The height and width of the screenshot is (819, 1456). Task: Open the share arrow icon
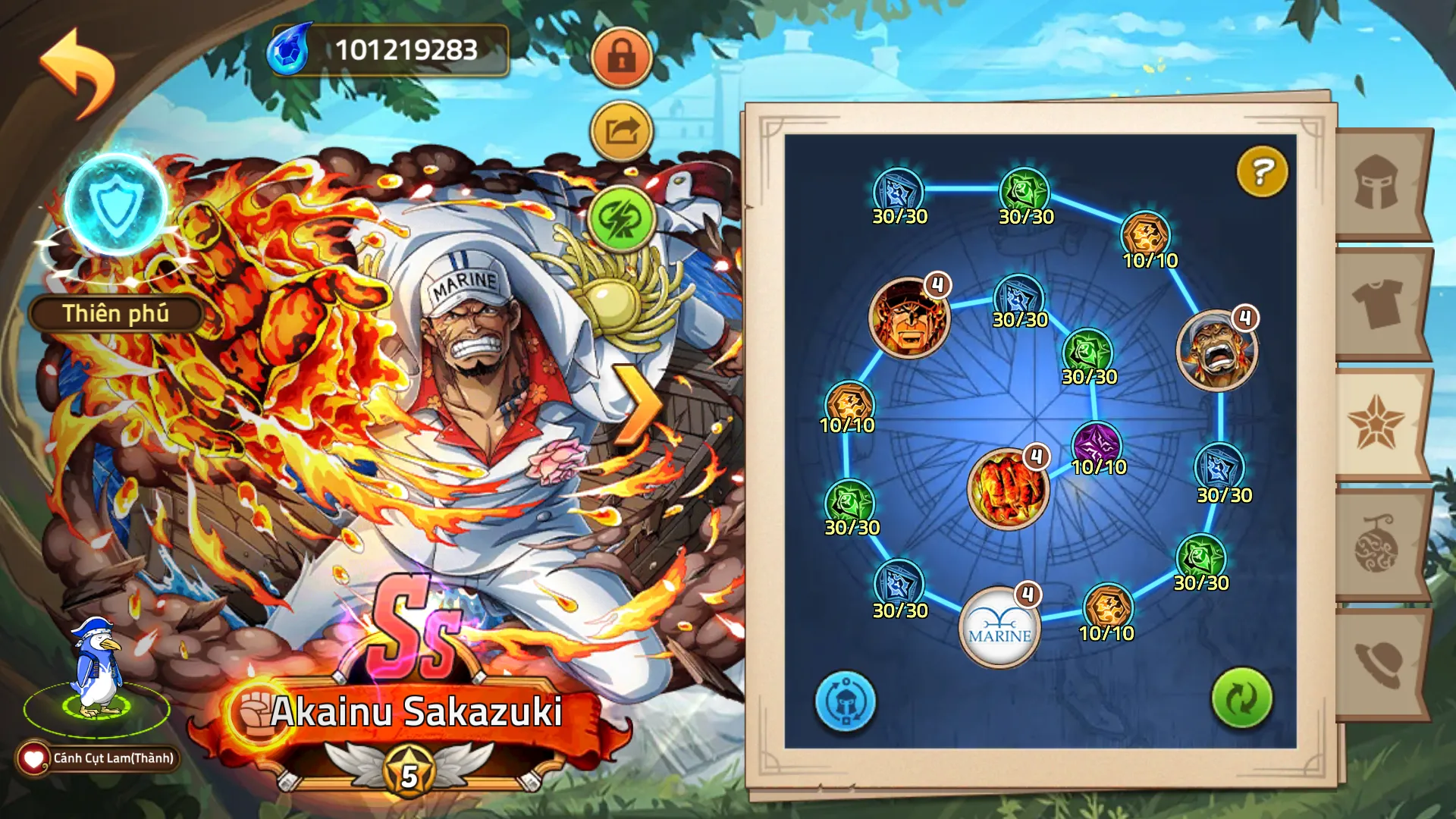click(x=620, y=130)
